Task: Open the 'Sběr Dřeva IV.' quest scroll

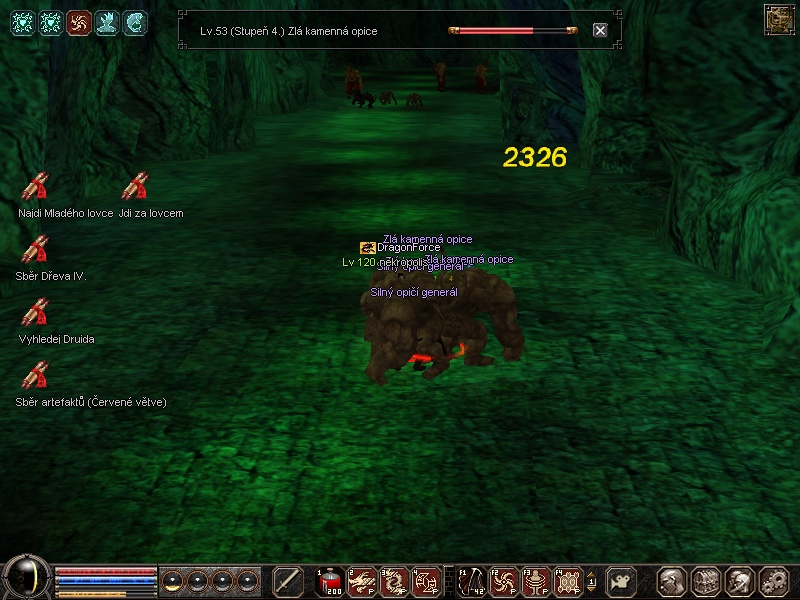Action: [x=36, y=249]
